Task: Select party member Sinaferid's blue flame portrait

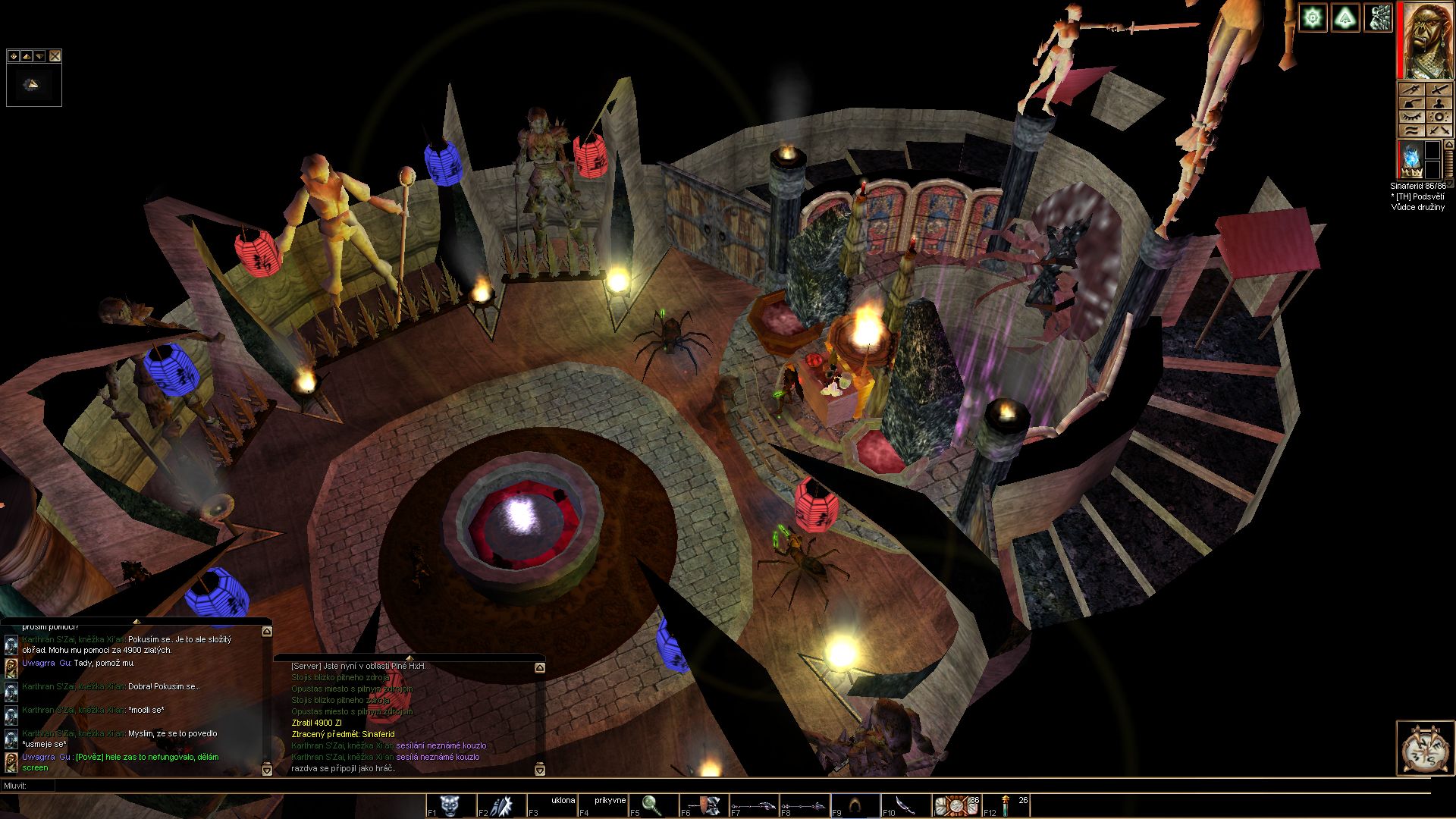Action: [x=1410, y=158]
